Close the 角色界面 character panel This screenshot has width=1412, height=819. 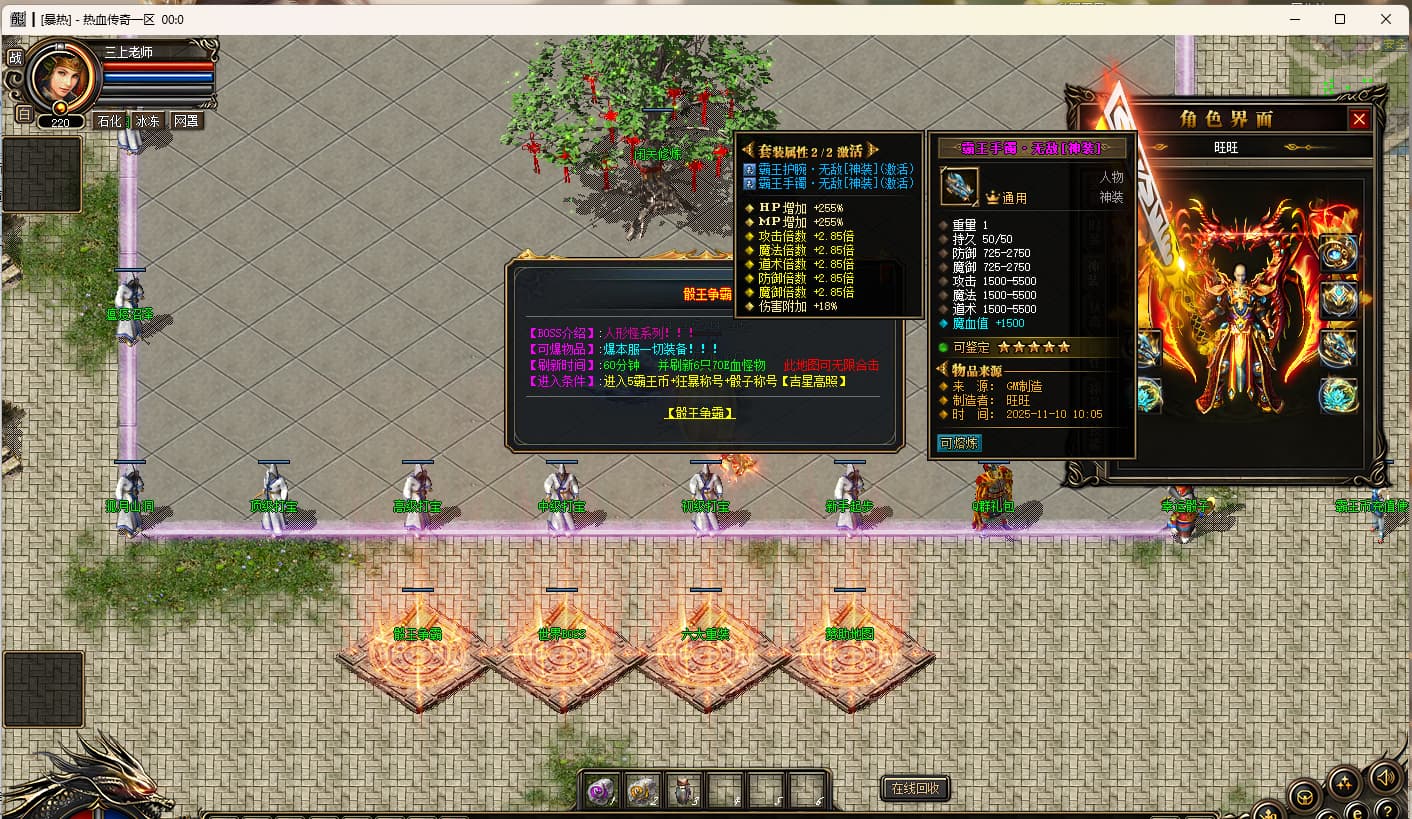(x=1359, y=119)
